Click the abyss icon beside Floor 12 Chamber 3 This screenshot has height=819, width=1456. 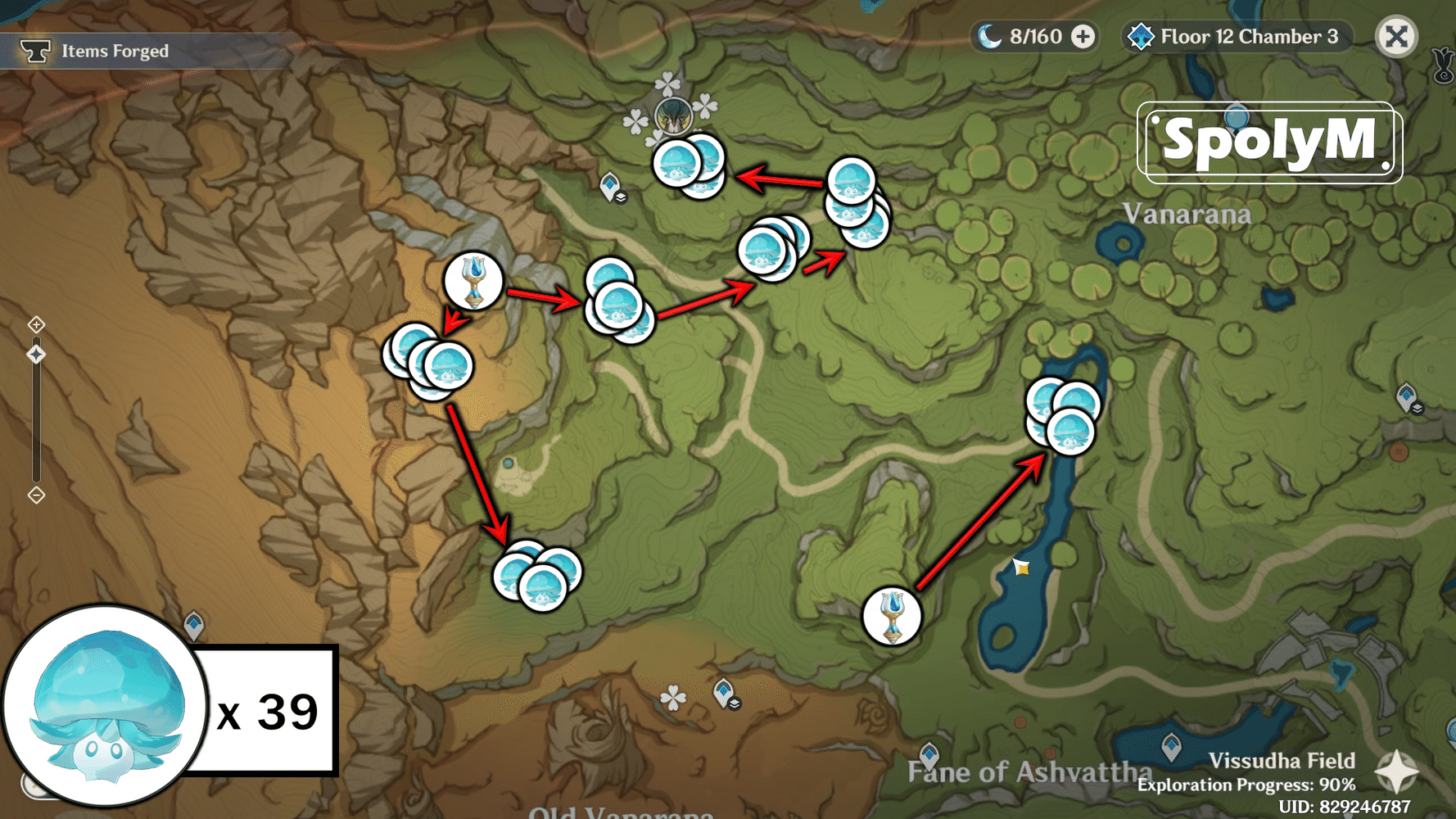(x=1142, y=36)
